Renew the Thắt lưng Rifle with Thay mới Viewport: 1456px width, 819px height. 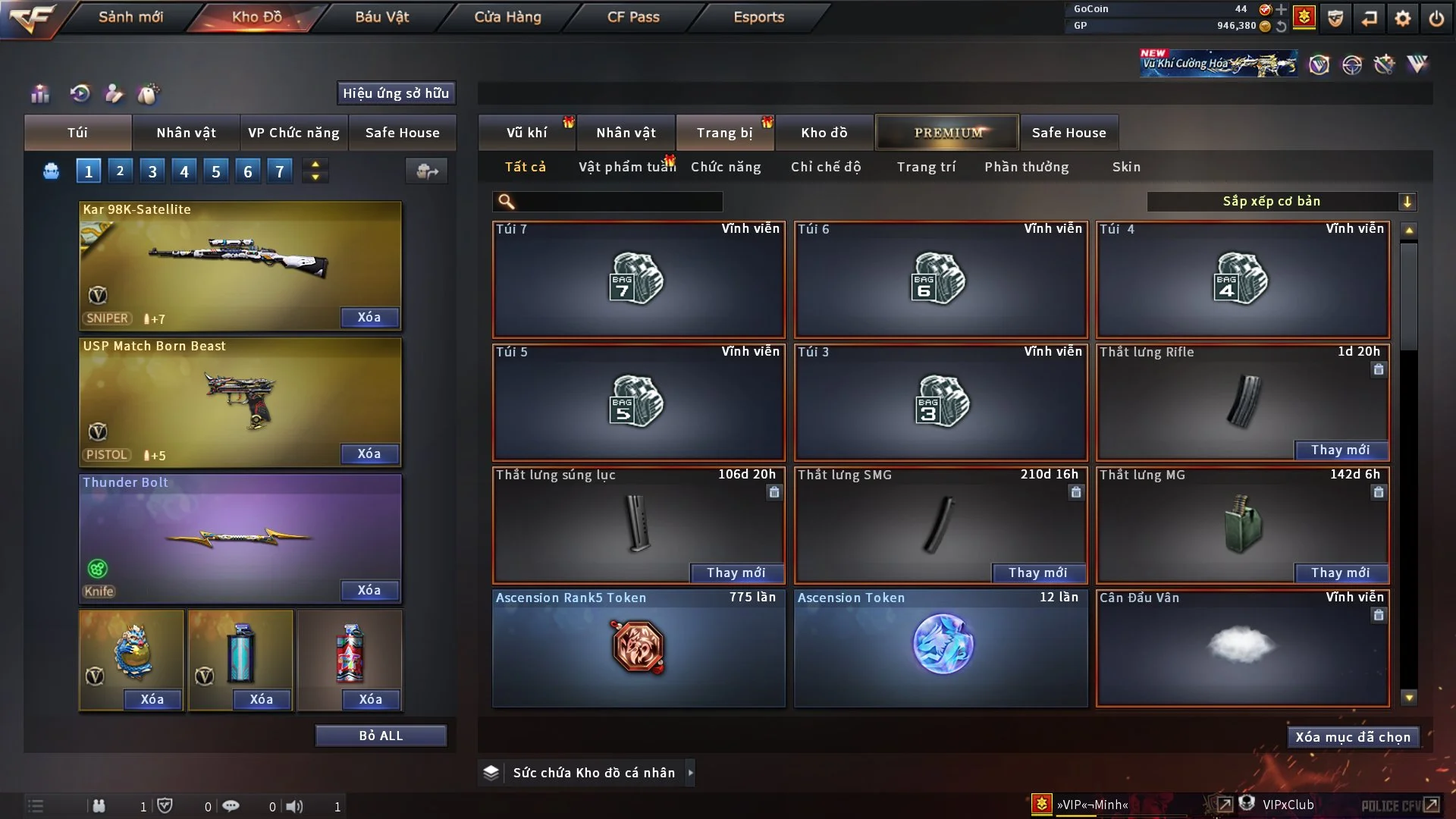pyautogui.click(x=1340, y=450)
